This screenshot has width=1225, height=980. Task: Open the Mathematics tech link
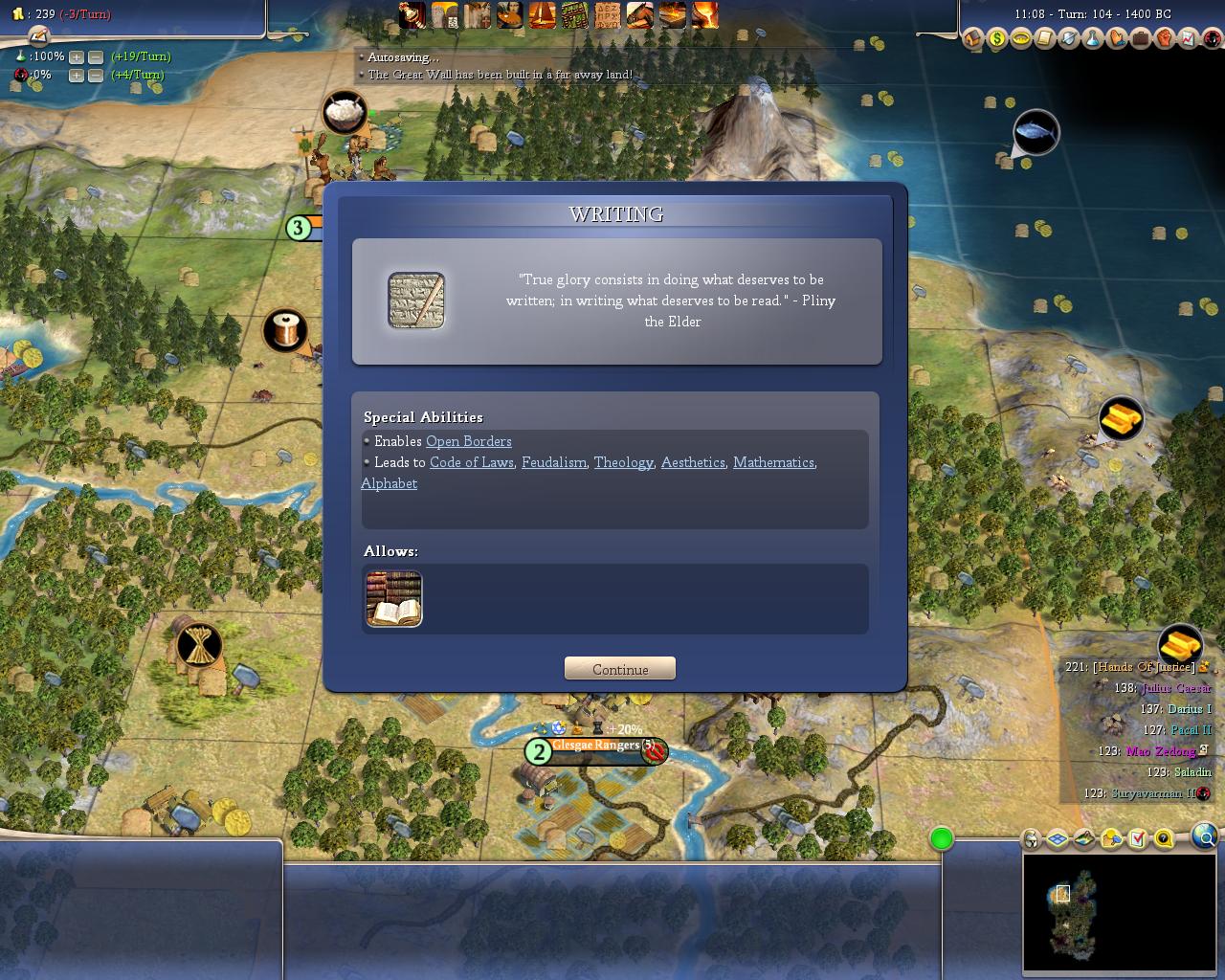coord(773,462)
